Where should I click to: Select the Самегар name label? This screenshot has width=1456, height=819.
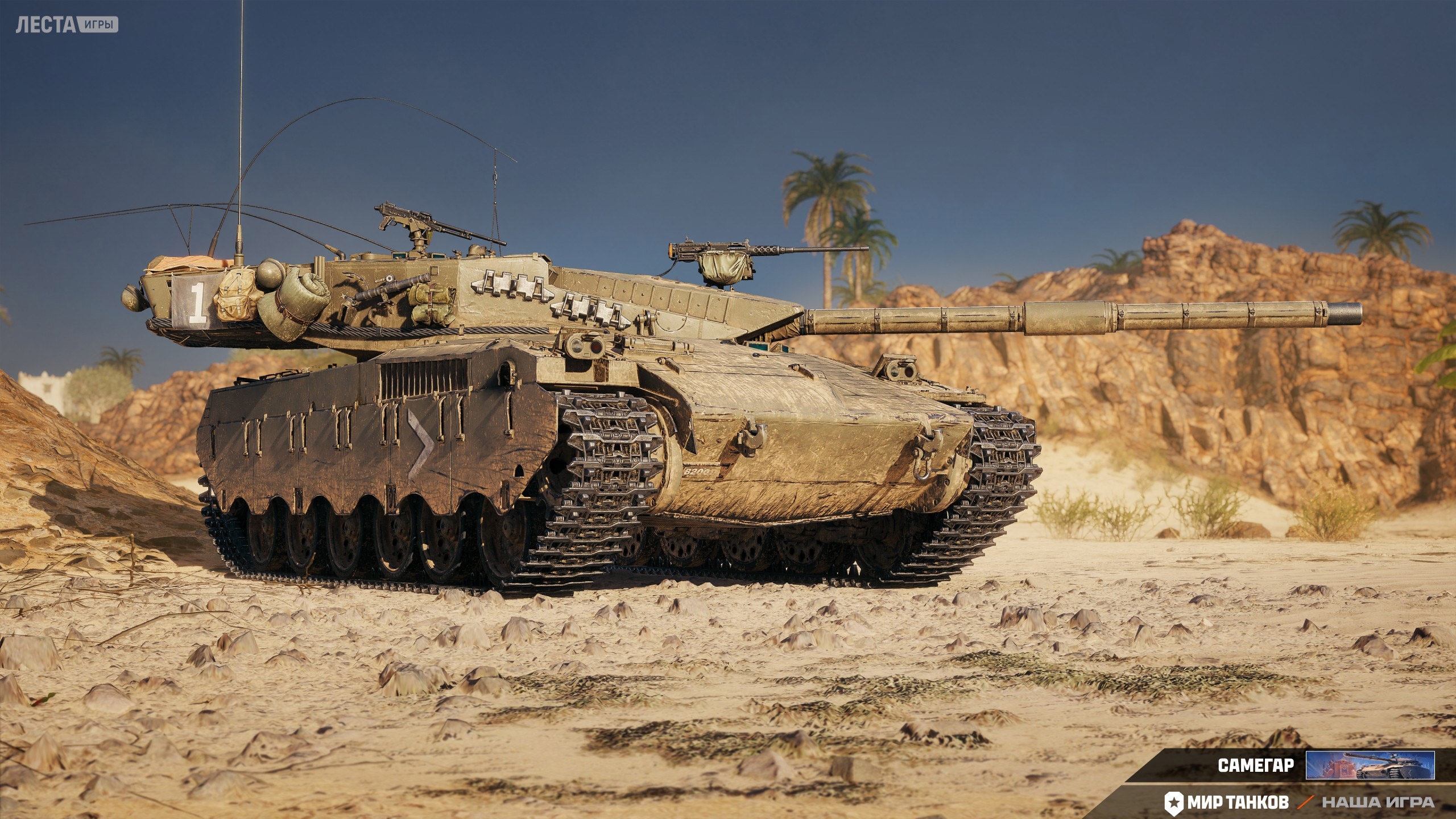(x=1256, y=765)
